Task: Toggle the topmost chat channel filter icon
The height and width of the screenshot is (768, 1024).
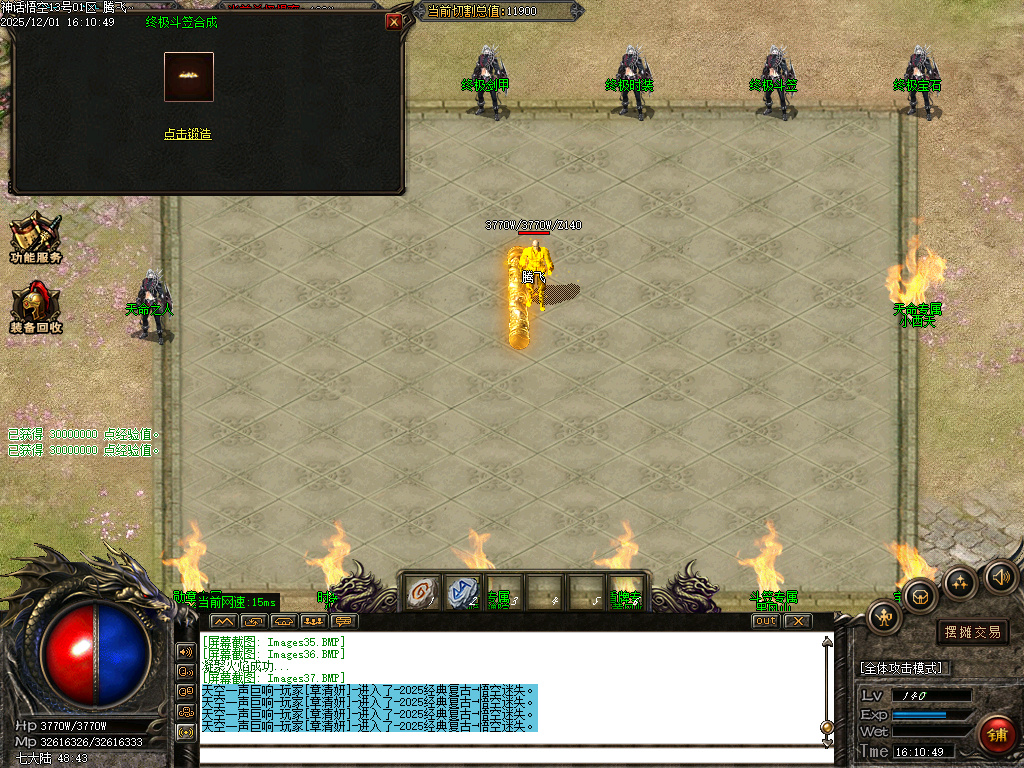Action: coord(186,650)
